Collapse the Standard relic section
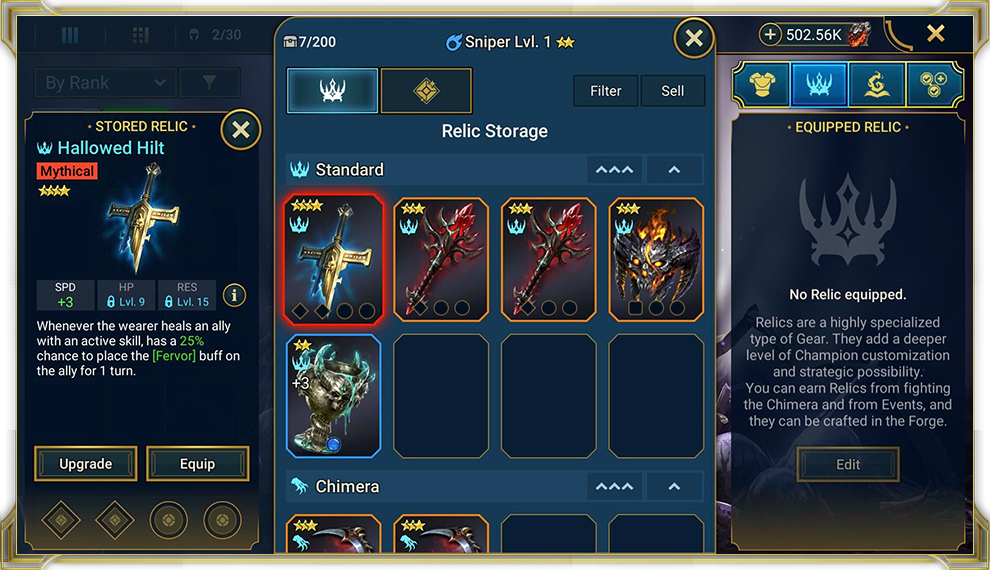The height and width of the screenshot is (570, 990). 674,170
